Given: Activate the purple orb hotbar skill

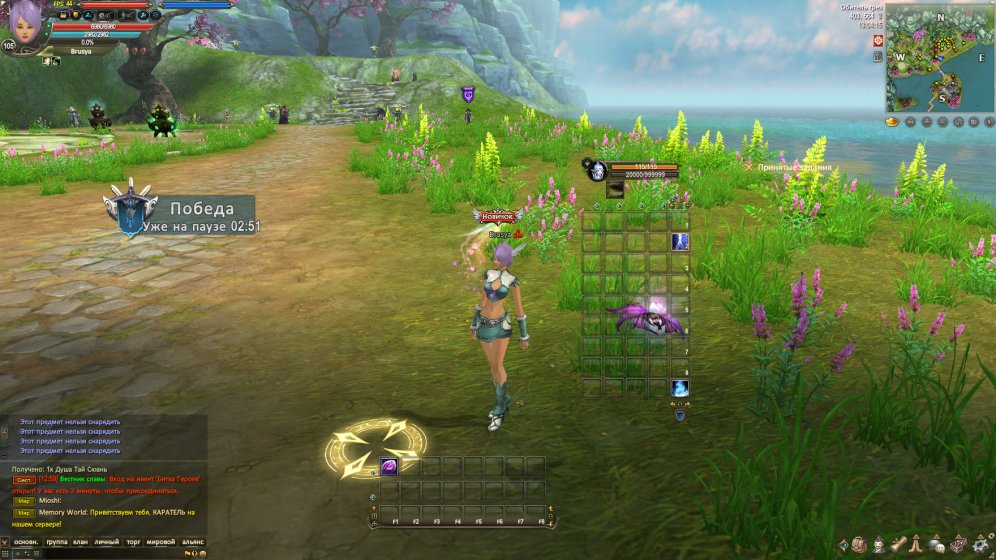Looking at the screenshot, I should pos(388,467).
